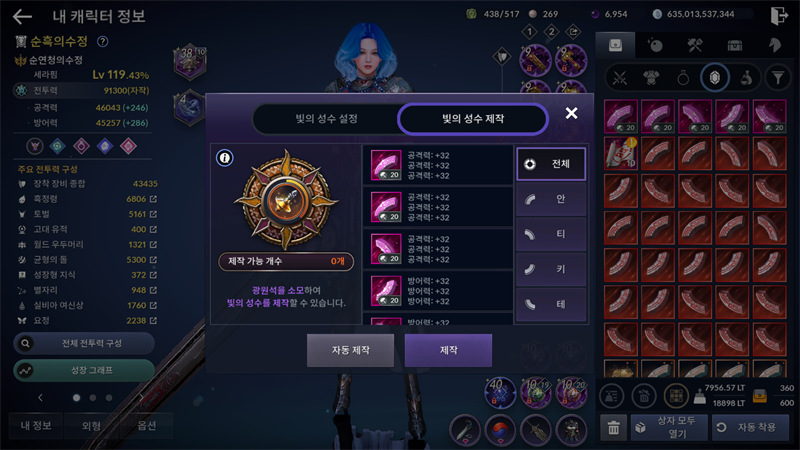Click the 자동 착용 auto-equip button
Image resolution: width=800 pixels, height=450 pixels.
[x=751, y=427]
